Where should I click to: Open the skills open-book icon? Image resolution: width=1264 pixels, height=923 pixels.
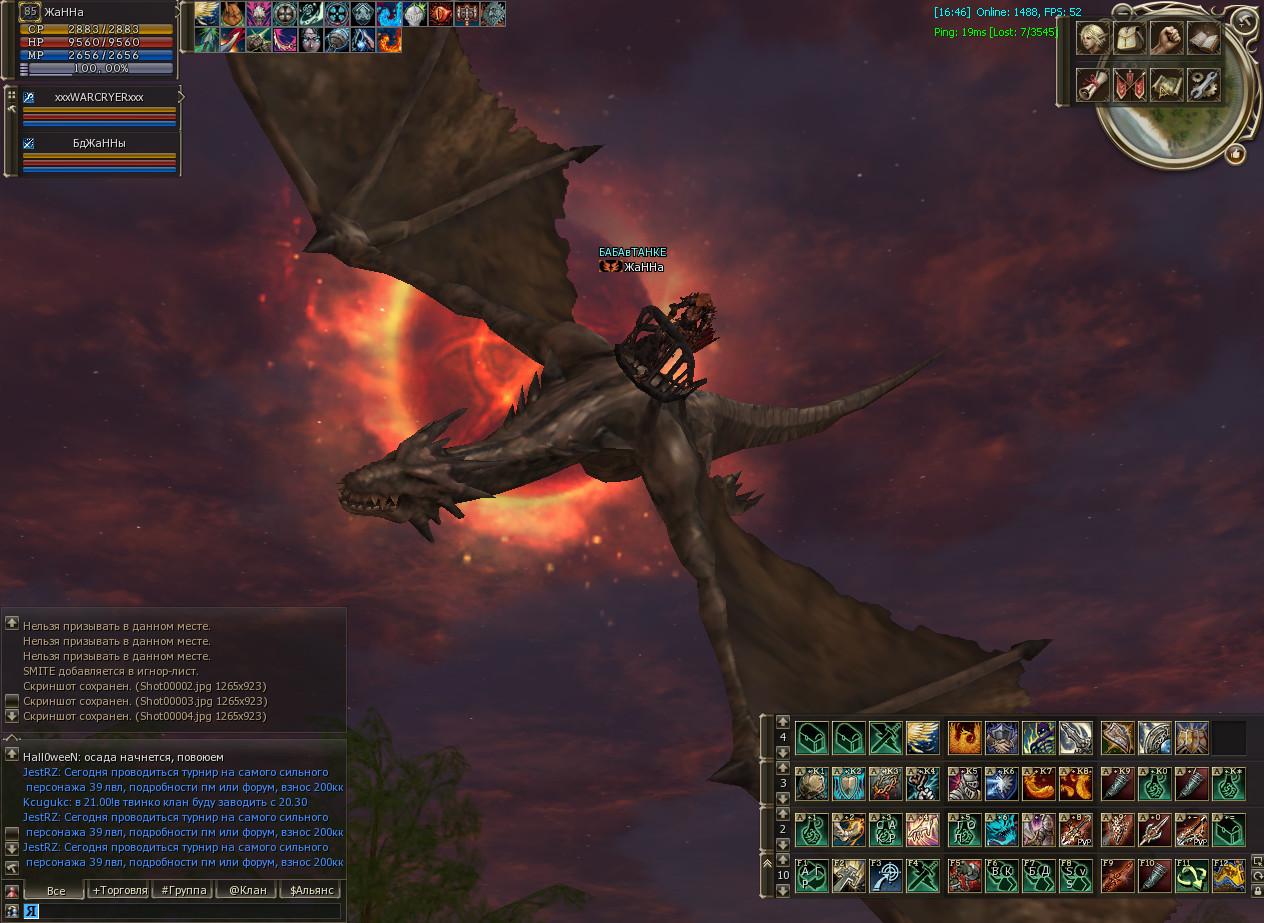(x=1203, y=39)
